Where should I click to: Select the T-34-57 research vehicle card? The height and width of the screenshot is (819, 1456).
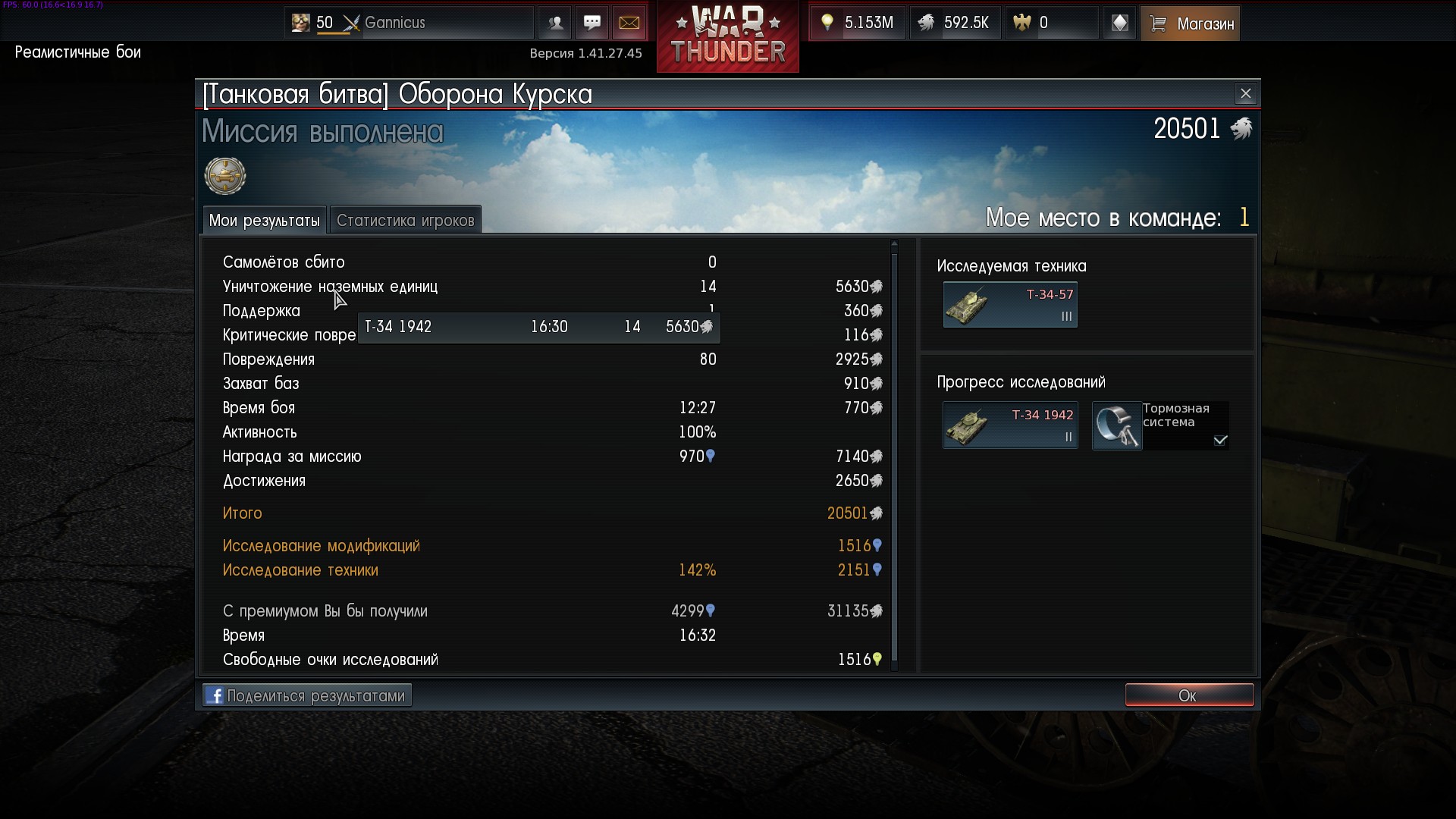[1009, 305]
